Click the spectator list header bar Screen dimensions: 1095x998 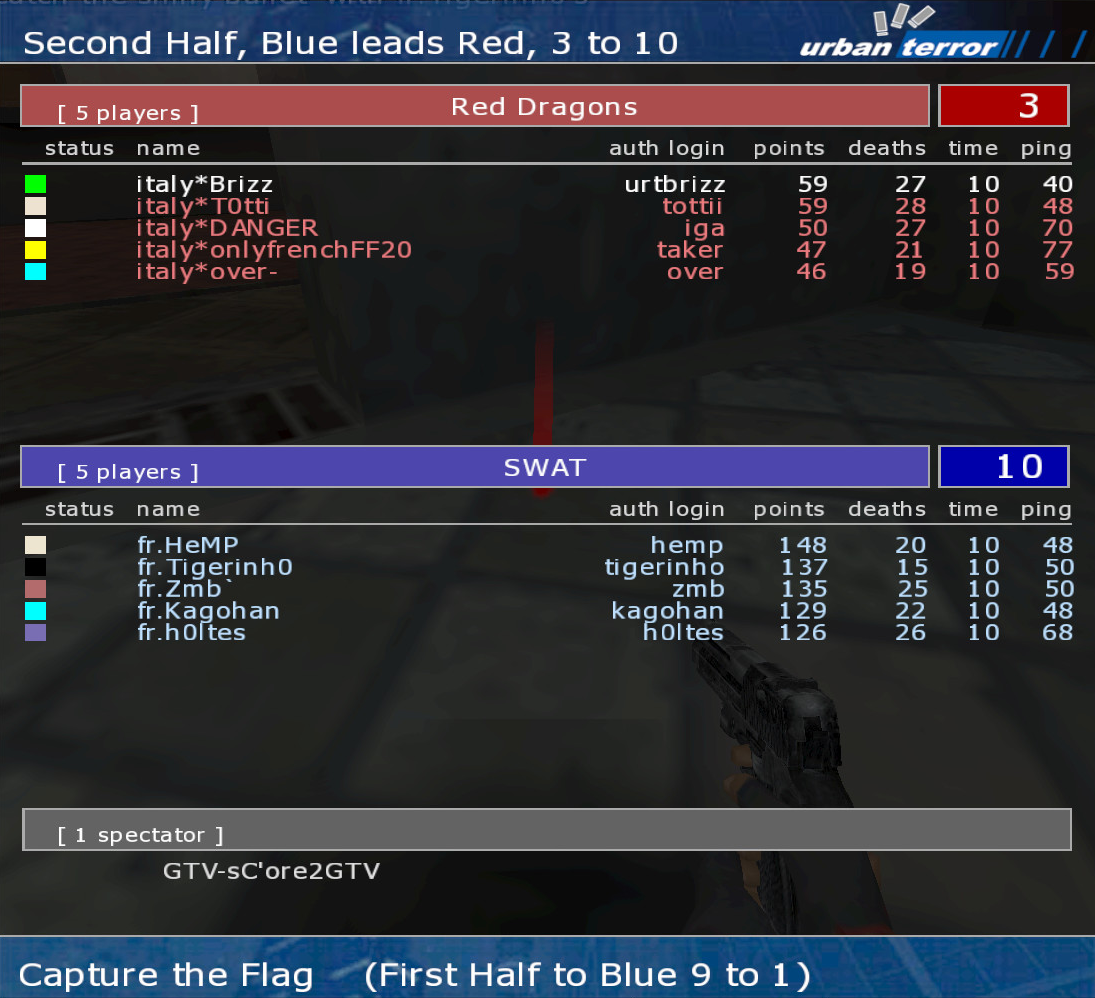point(546,830)
